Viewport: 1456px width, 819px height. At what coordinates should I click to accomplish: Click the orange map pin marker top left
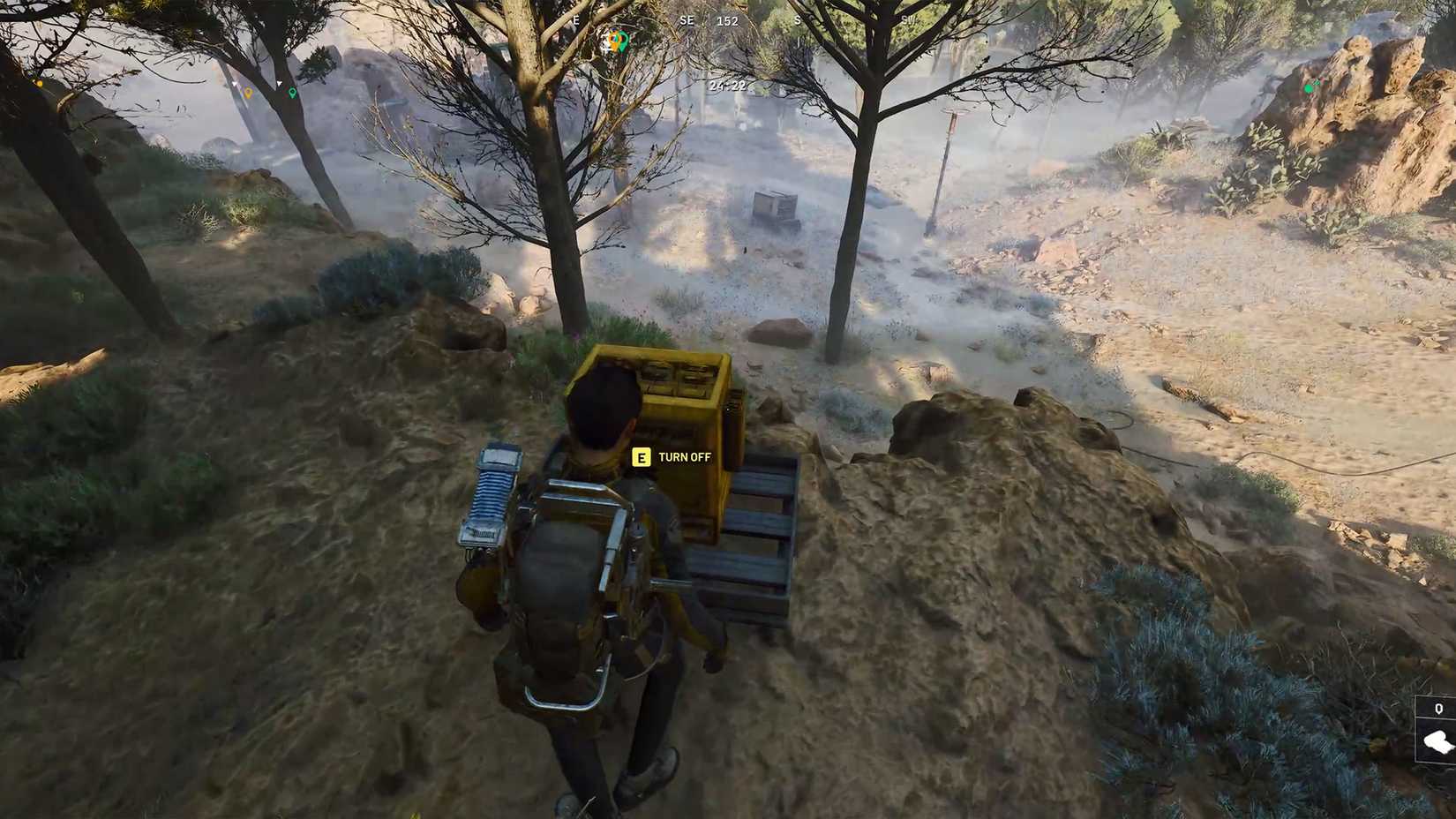pos(249,92)
